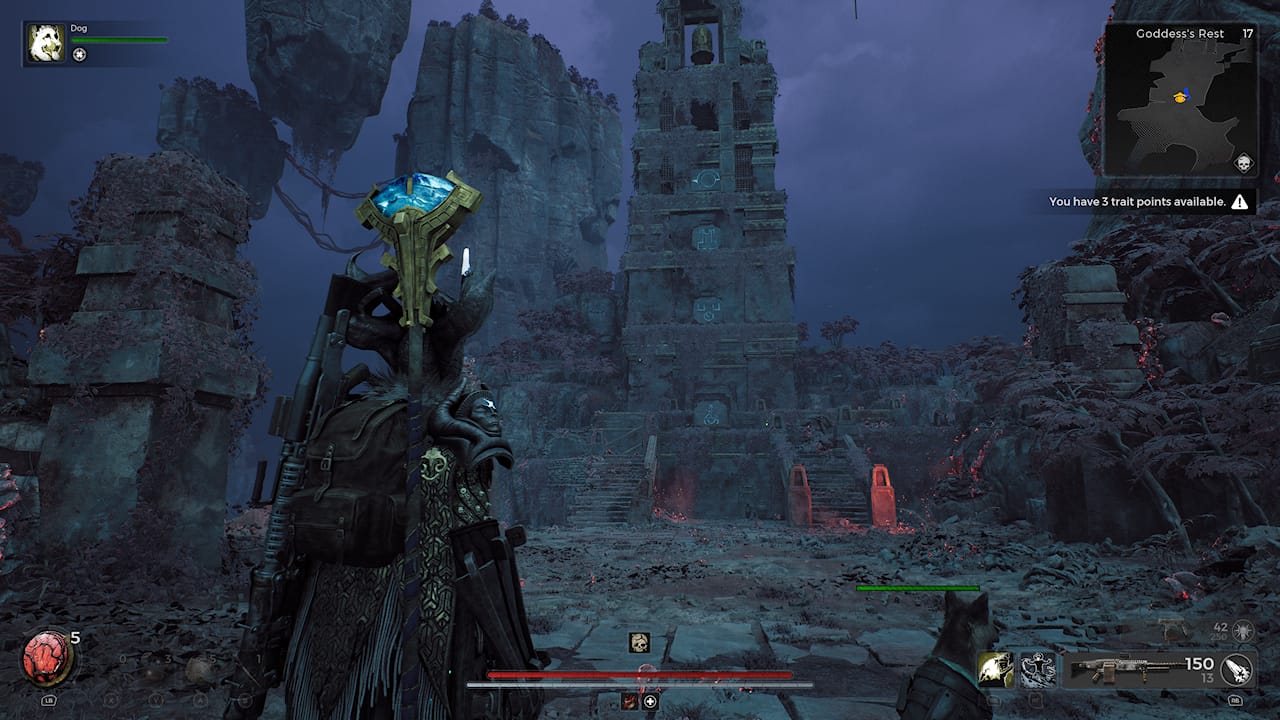Screen dimensions: 1280x720
Task: Activate the glowing yellow archetype skill
Action: (x=996, y=669)
